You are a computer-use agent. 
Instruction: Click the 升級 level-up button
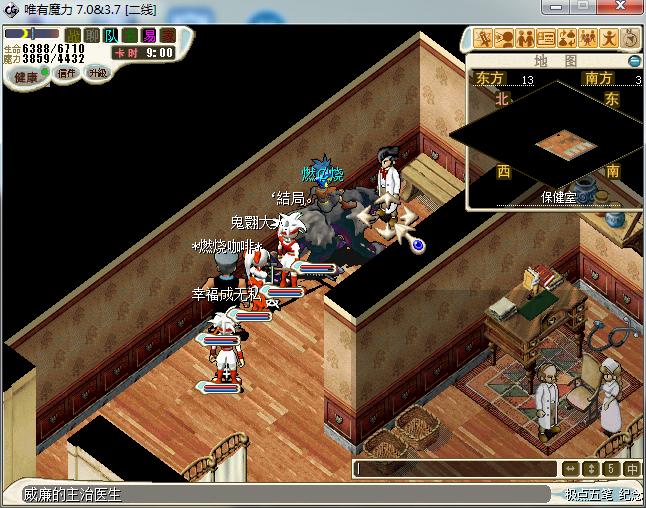[97, 73]
